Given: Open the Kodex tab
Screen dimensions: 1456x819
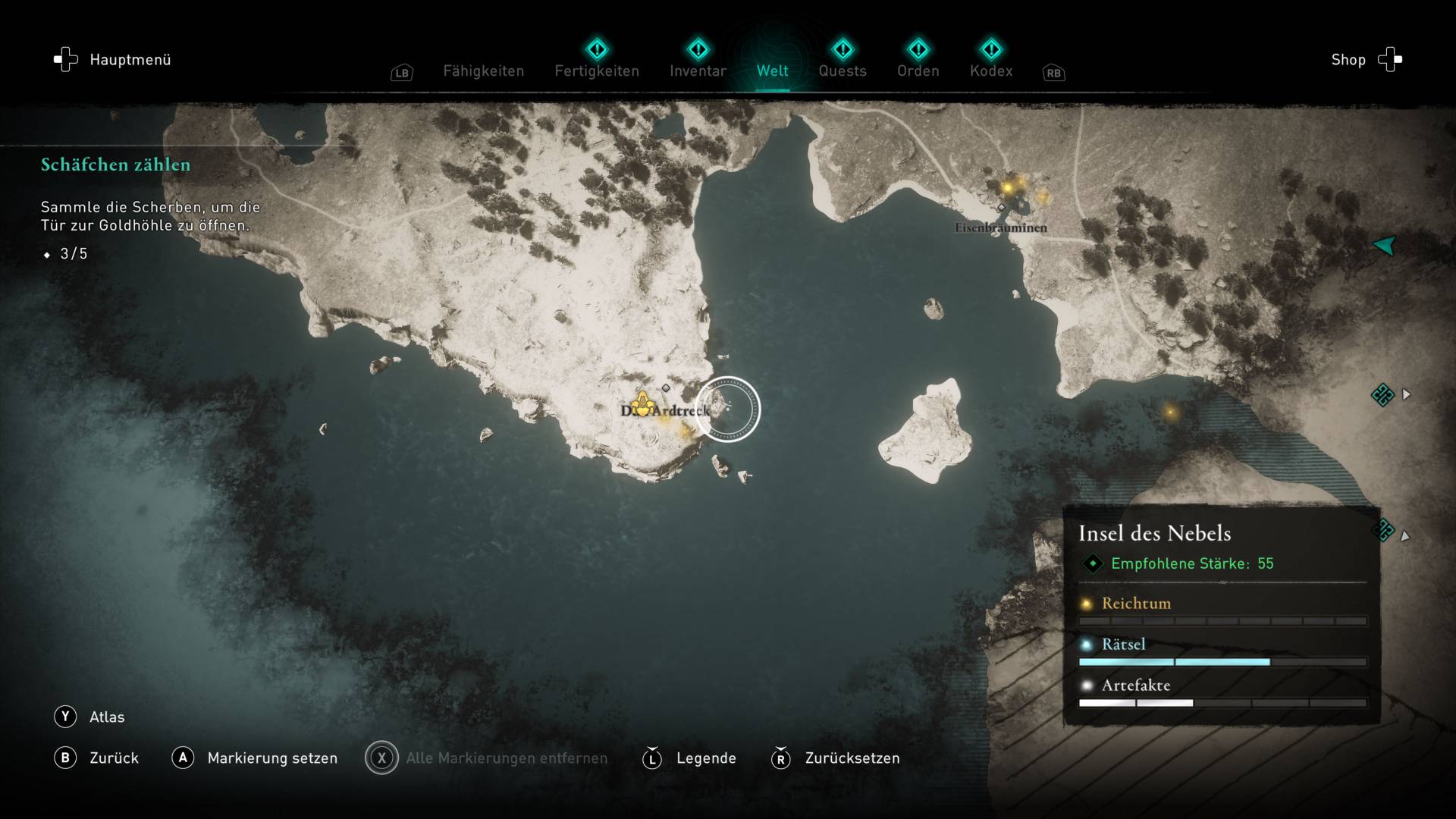Looking at the screenshot, I should [990, 71].
